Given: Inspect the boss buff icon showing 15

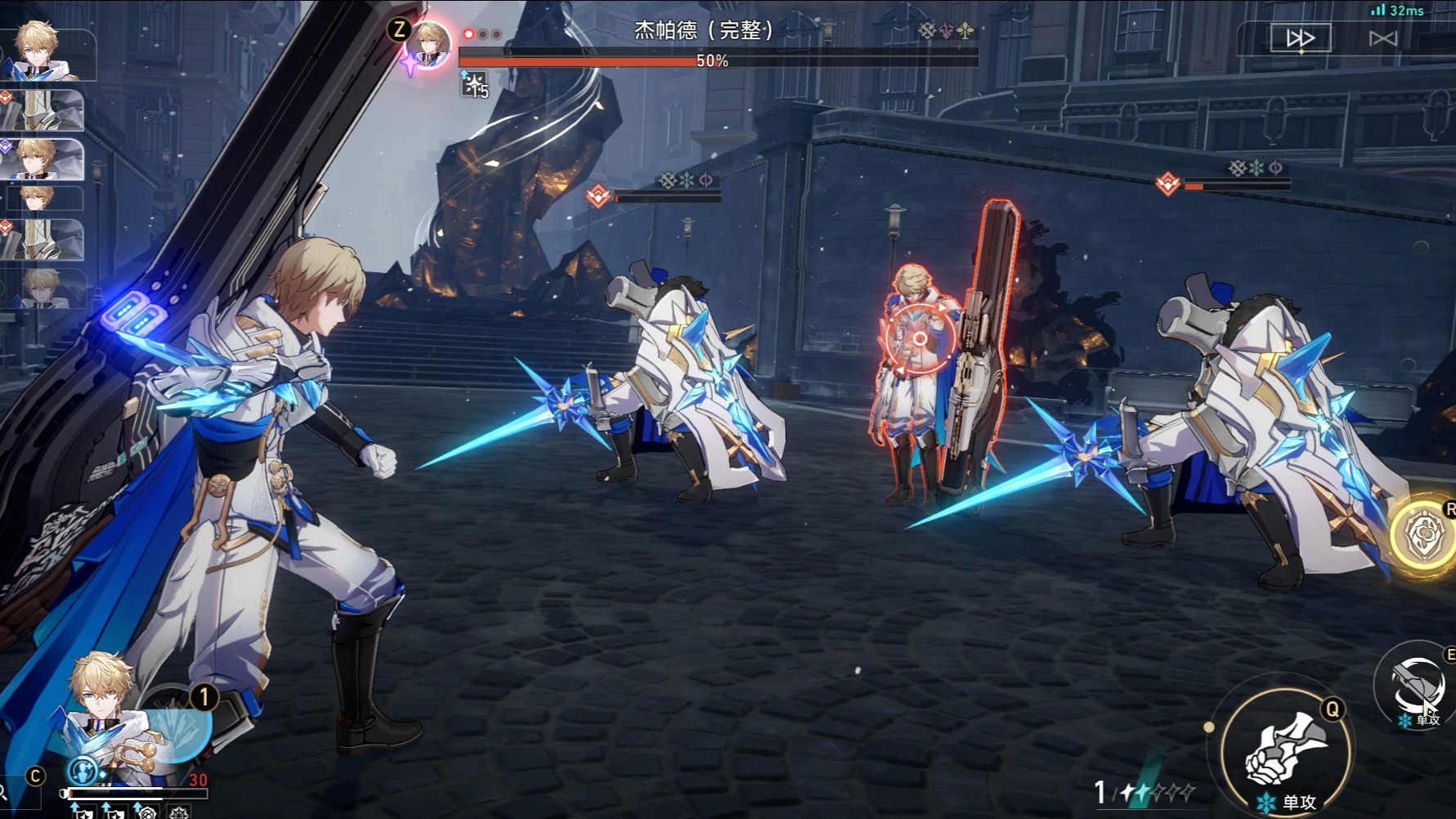Looking at the screenshot, I should click(x=475, y=83).
